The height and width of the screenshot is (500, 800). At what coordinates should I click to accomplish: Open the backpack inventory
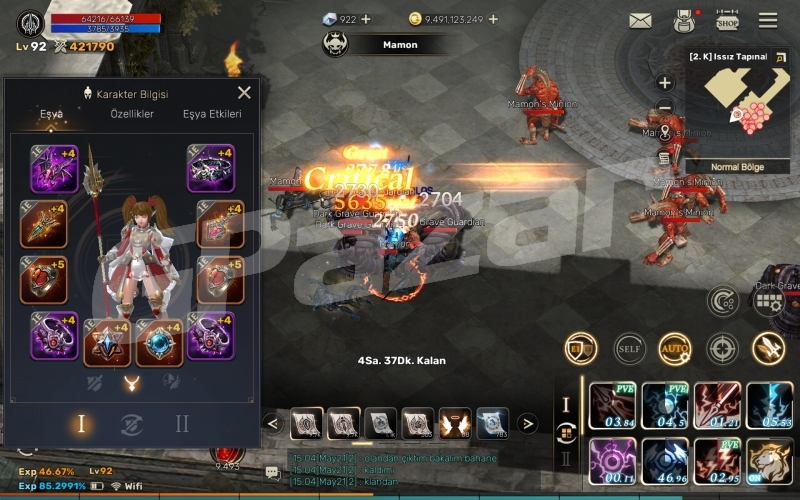684,21
